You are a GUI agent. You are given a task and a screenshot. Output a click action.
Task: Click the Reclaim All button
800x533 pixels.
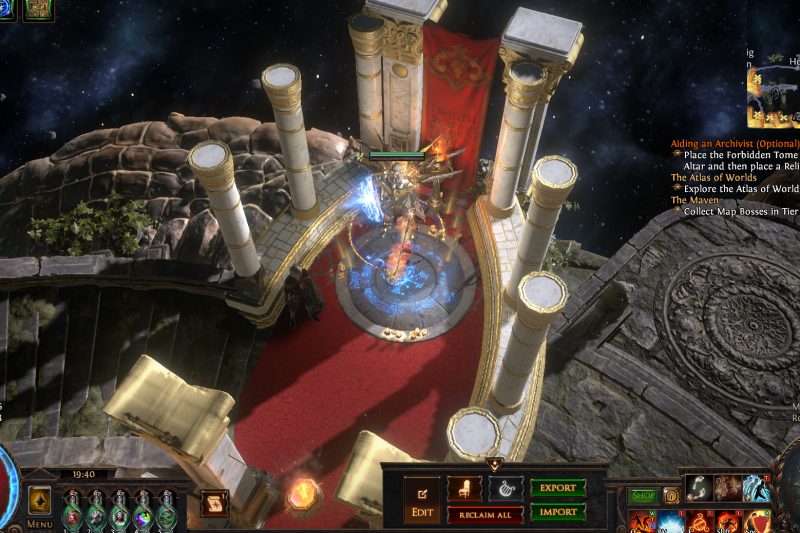(485, 514)
